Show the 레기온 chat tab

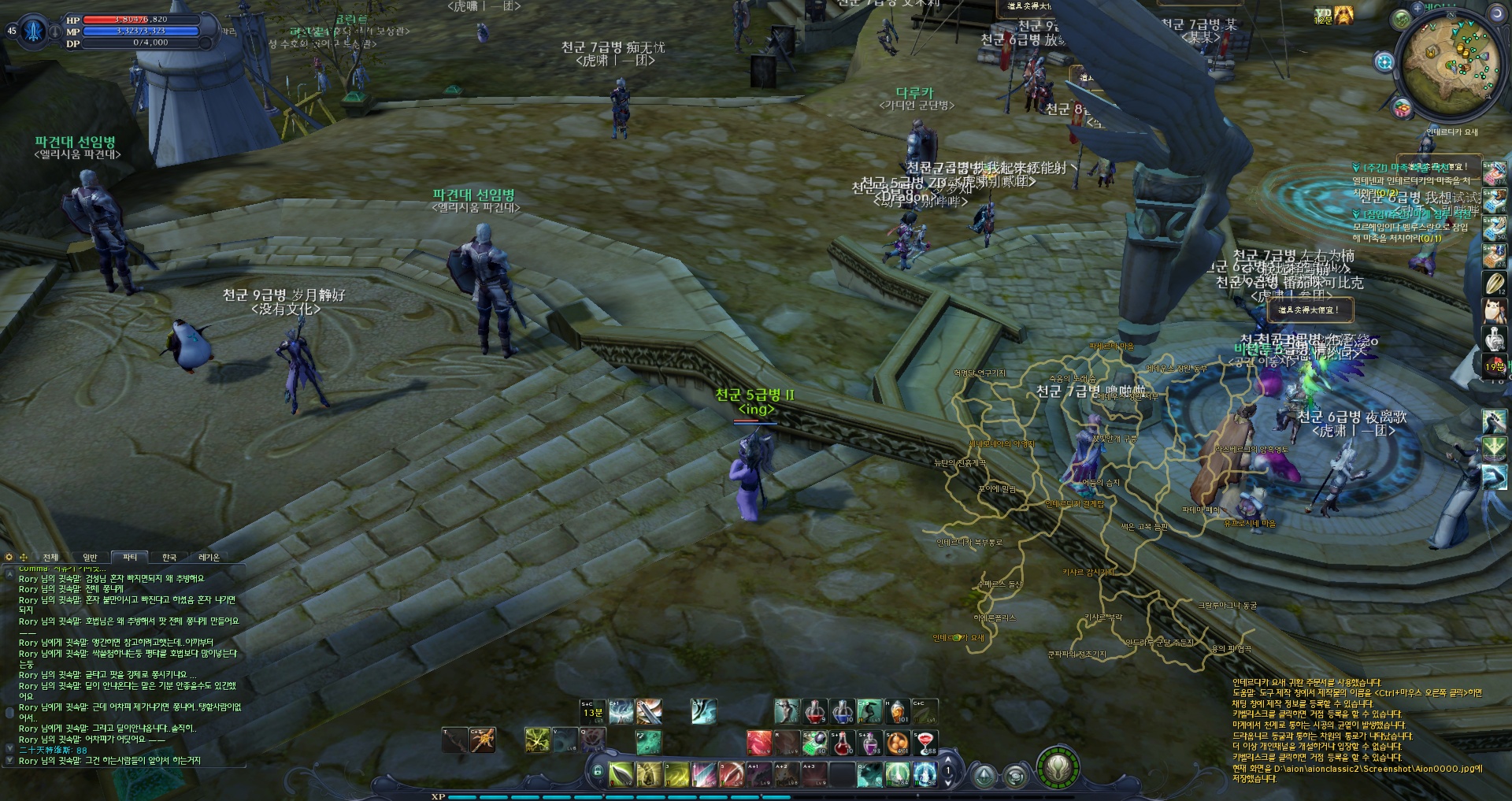[x=209, y=558]
